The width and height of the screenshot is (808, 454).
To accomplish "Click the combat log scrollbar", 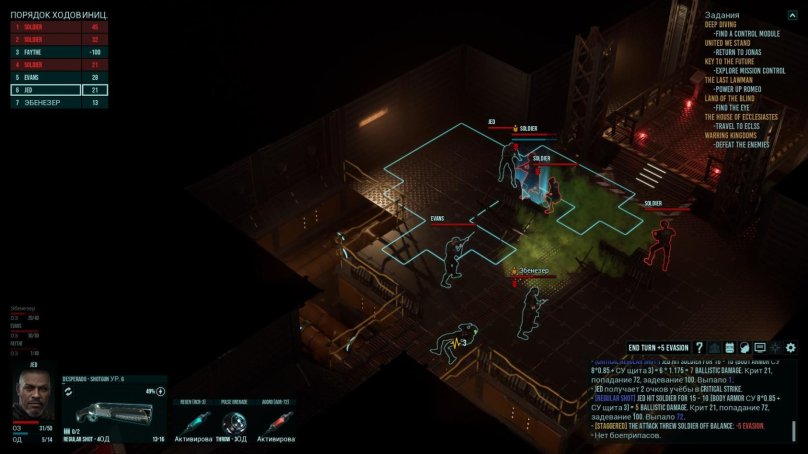I will (x=794, y=432).
